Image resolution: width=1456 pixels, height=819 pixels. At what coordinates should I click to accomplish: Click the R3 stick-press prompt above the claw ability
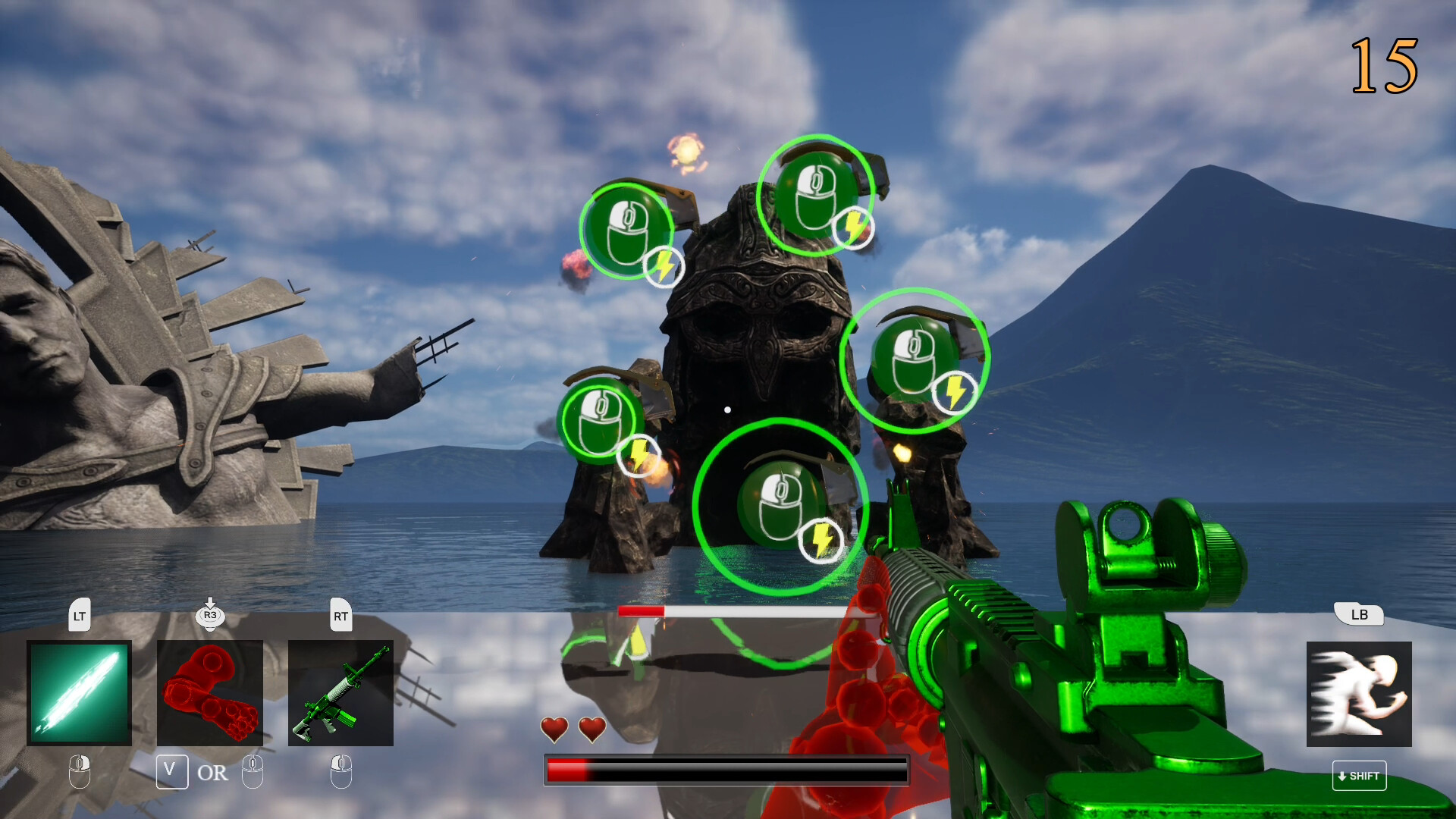(x=210, y=616)
